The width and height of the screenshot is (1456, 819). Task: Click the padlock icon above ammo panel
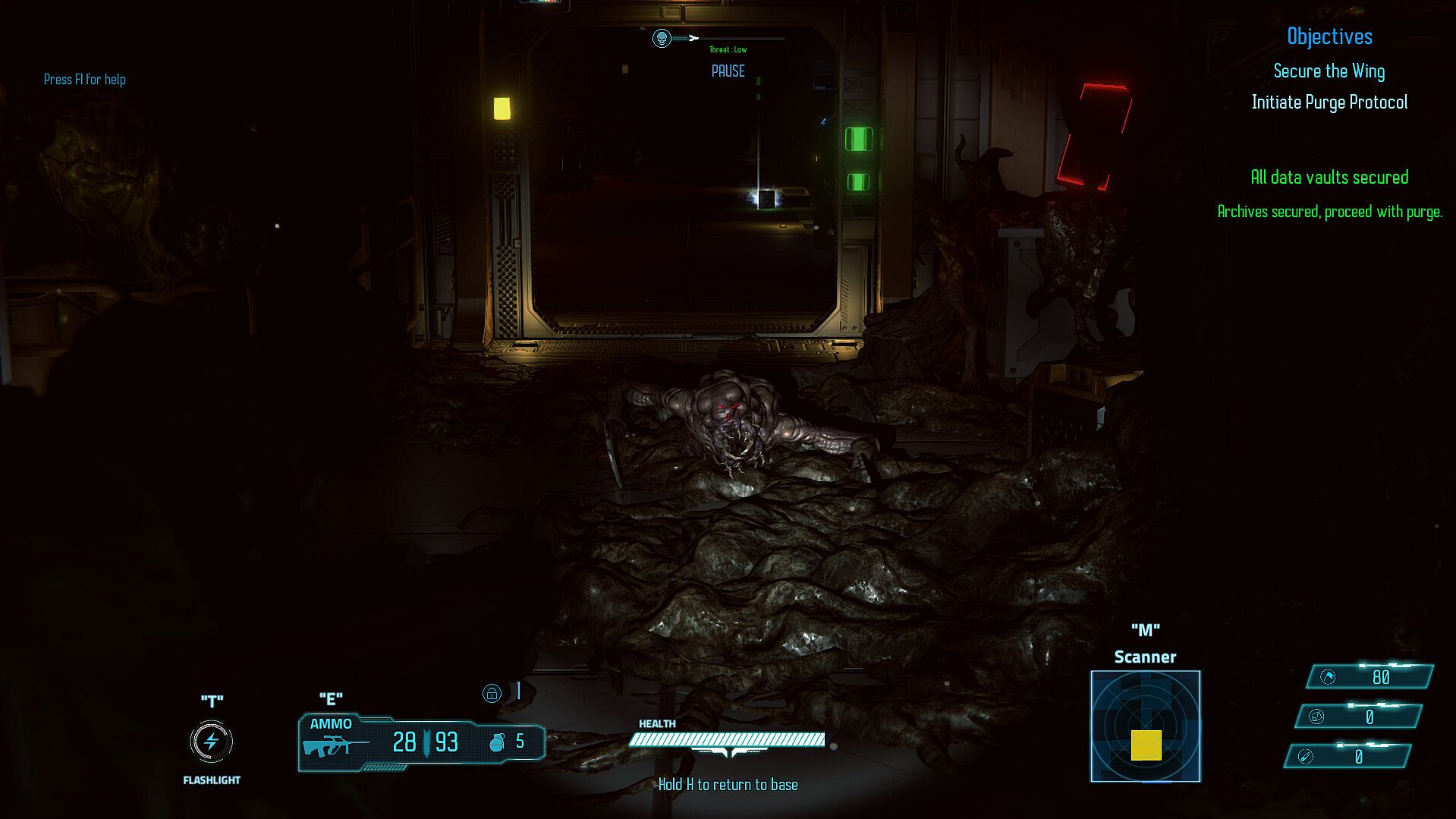[492, 693]
